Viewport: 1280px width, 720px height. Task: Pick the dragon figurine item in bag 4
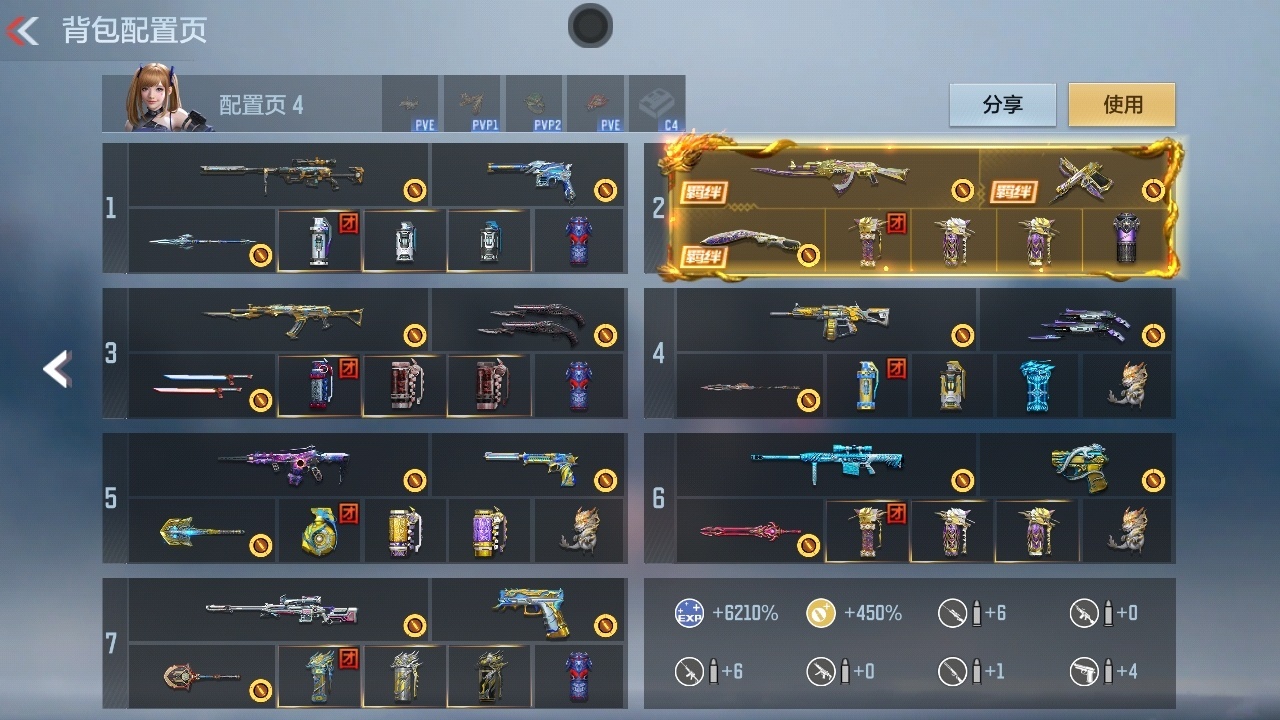tap(1128, 386)
